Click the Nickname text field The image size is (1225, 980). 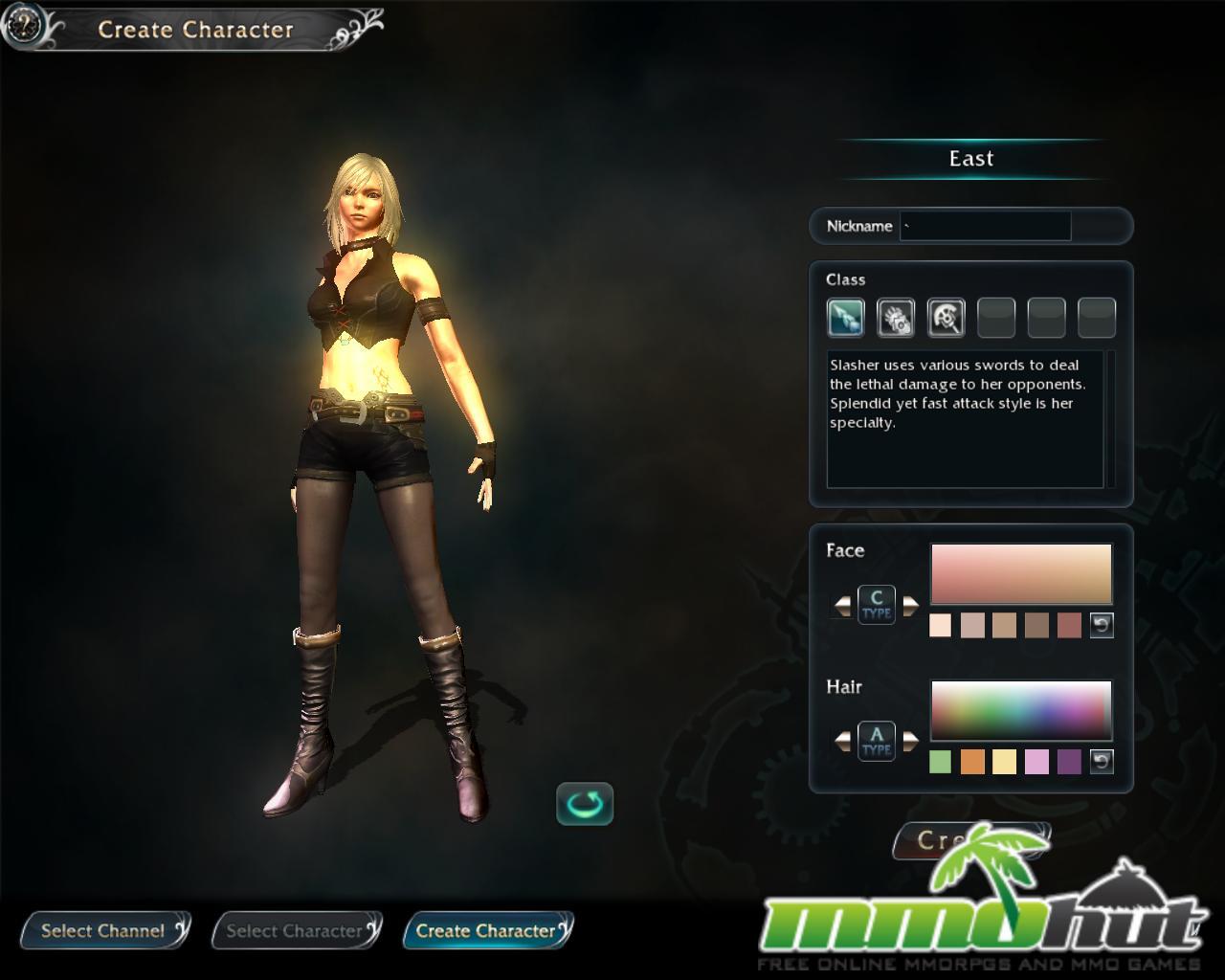(x=985, y=227)
